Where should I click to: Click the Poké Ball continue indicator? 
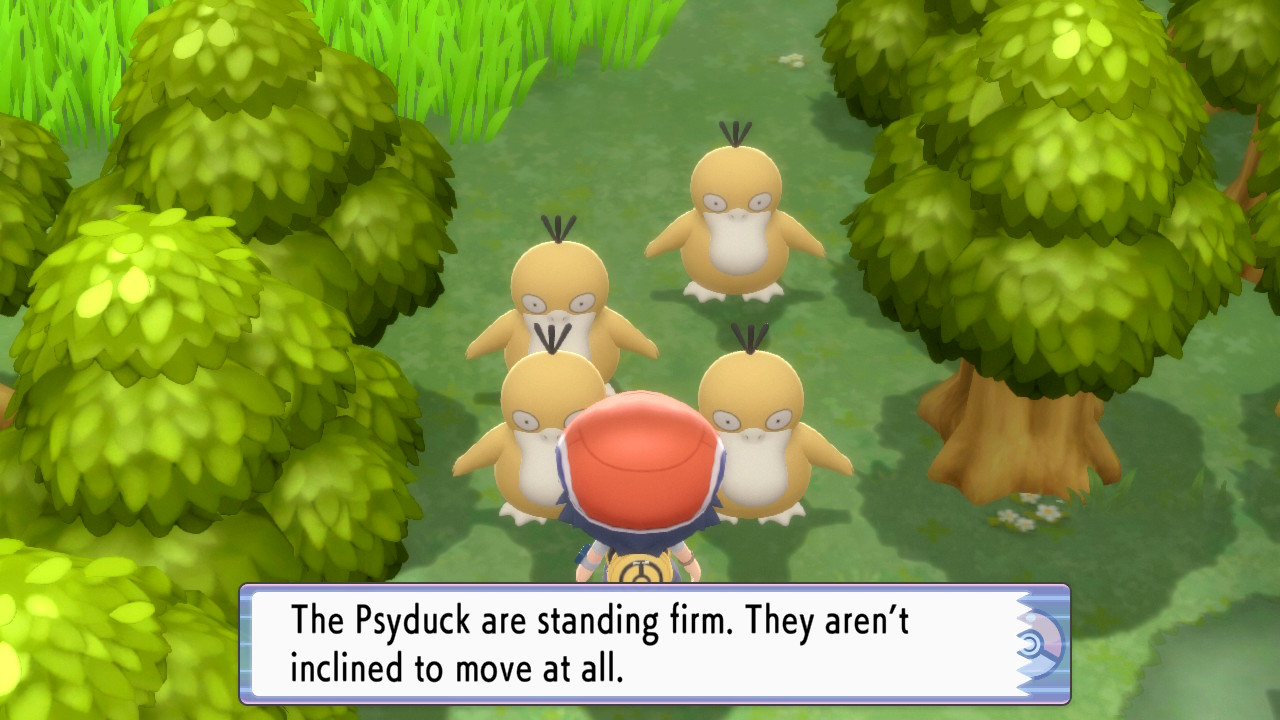point(1041,645)
